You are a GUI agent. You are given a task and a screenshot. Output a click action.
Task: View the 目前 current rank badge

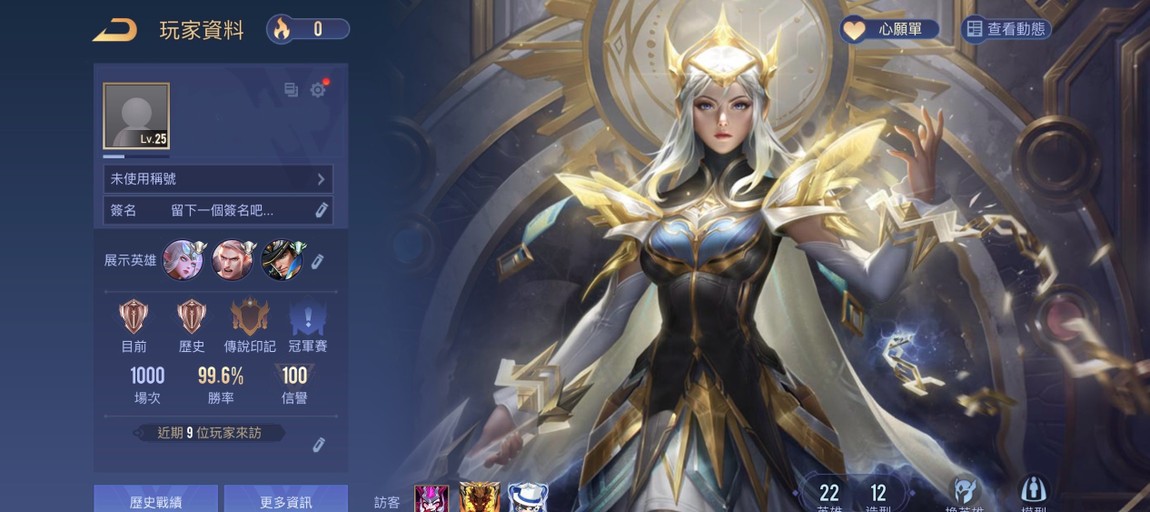tap(133, 318)
